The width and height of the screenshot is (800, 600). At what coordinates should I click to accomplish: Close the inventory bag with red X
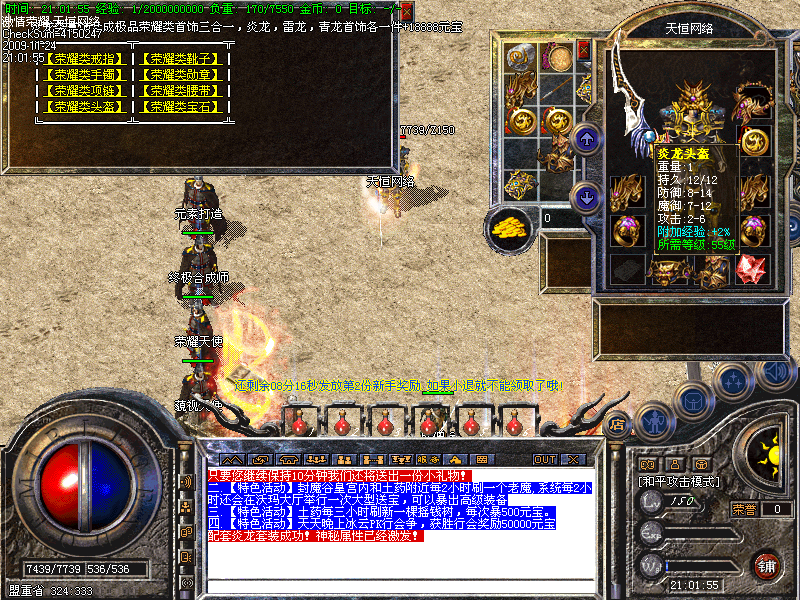click(x=584, y=50)
